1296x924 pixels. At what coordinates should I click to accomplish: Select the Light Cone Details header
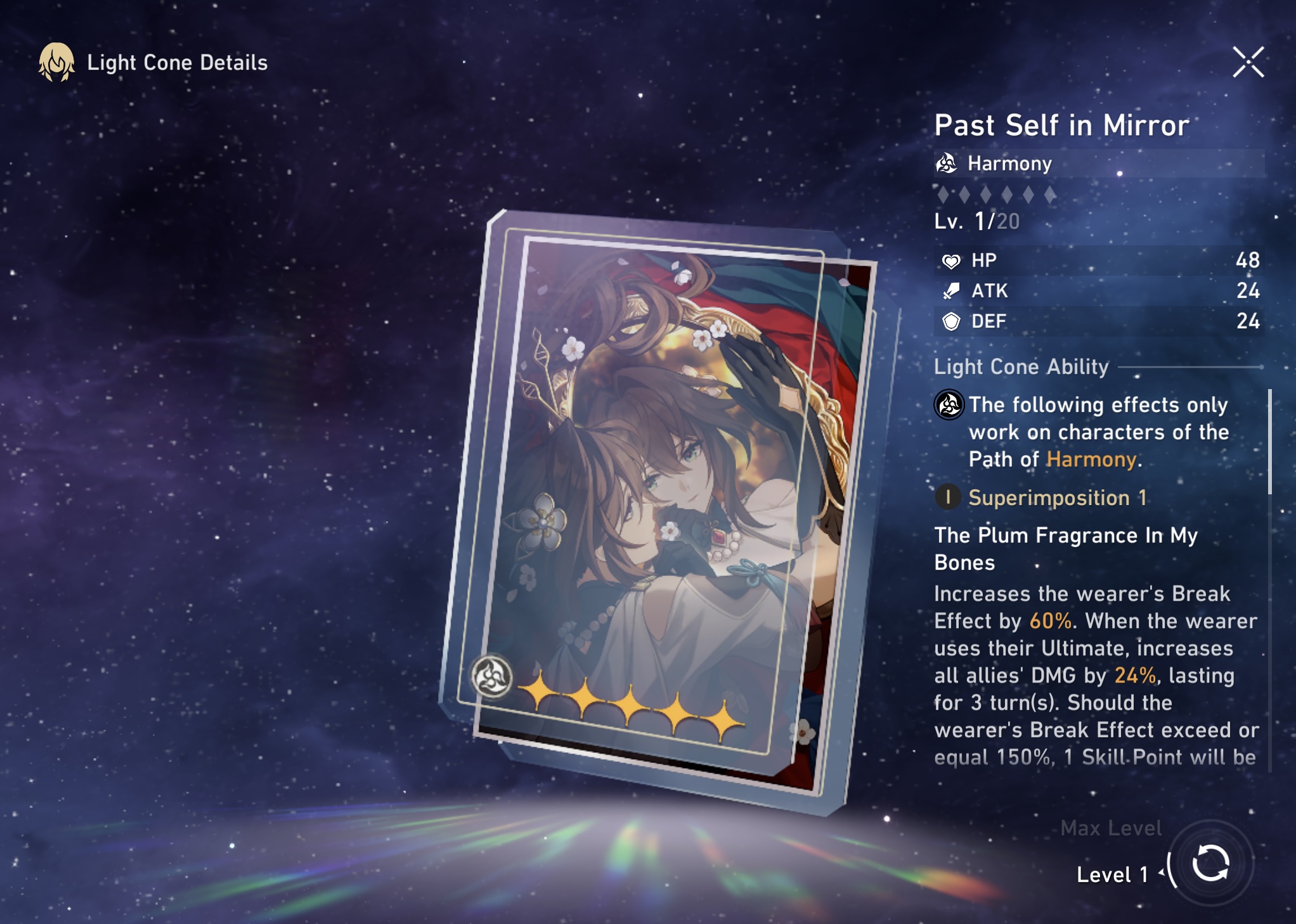click(x=176, y=62)
